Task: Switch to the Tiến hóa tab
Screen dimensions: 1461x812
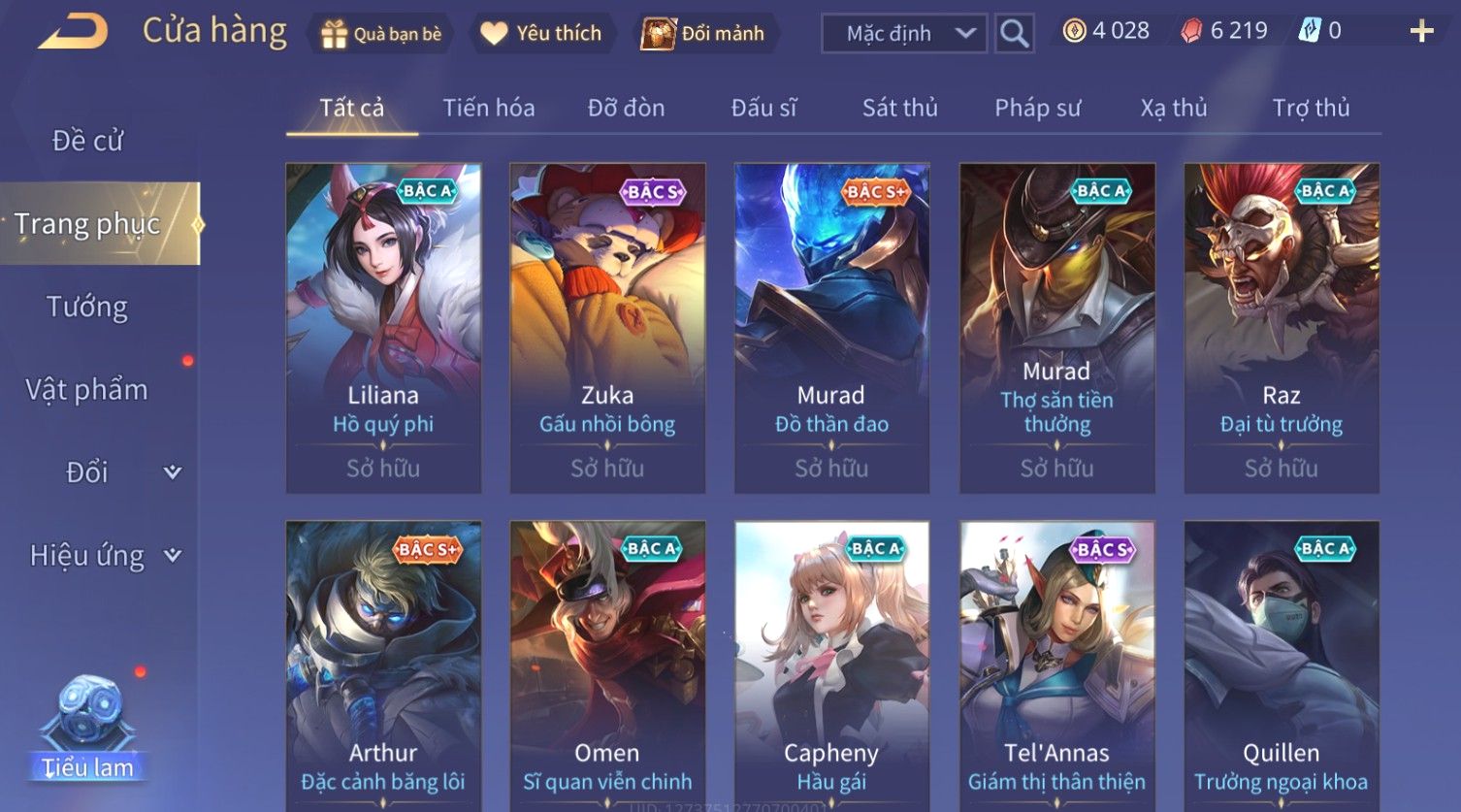Action: [489, 108]
